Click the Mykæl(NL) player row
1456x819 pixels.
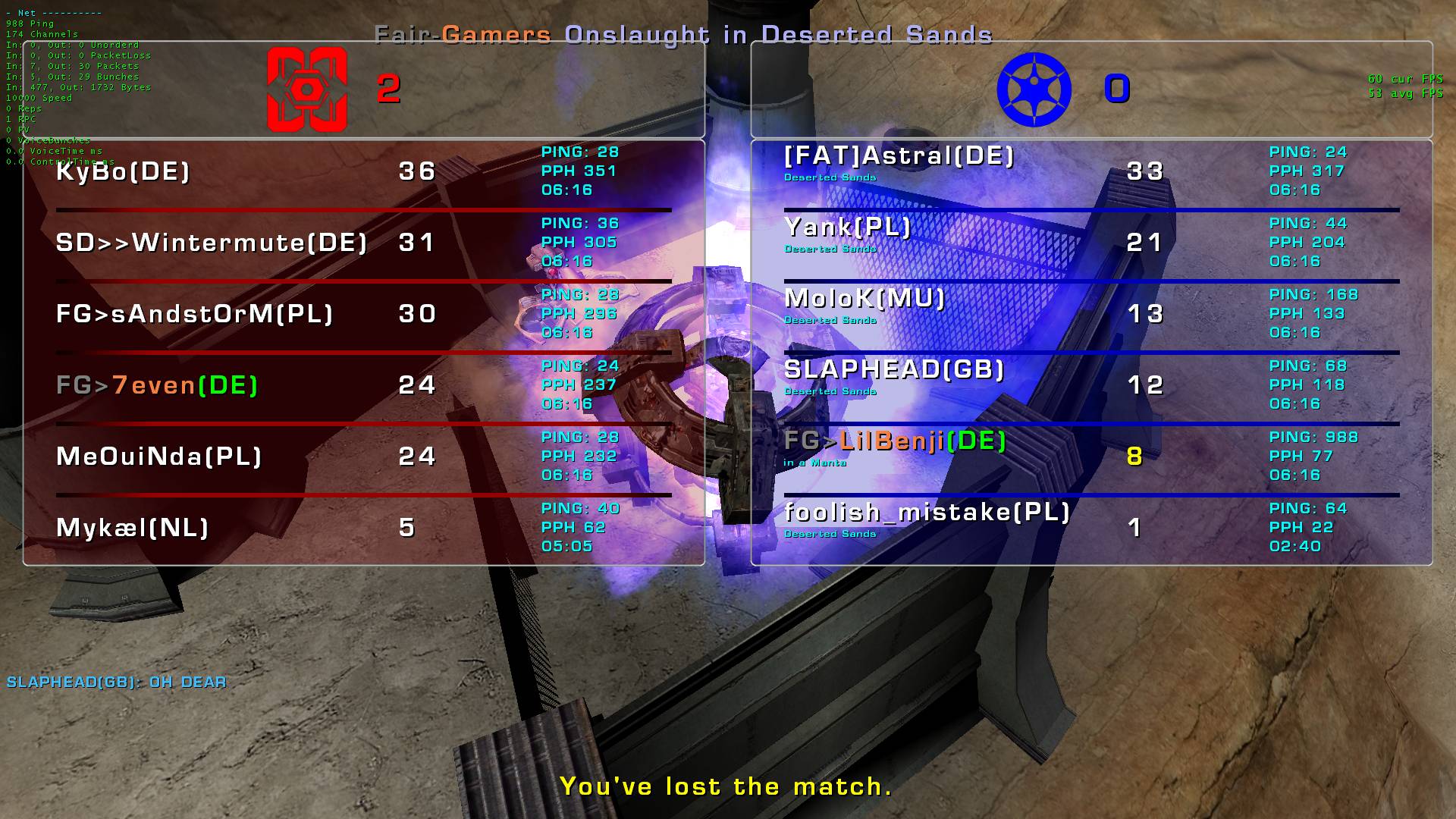[133, 528]
